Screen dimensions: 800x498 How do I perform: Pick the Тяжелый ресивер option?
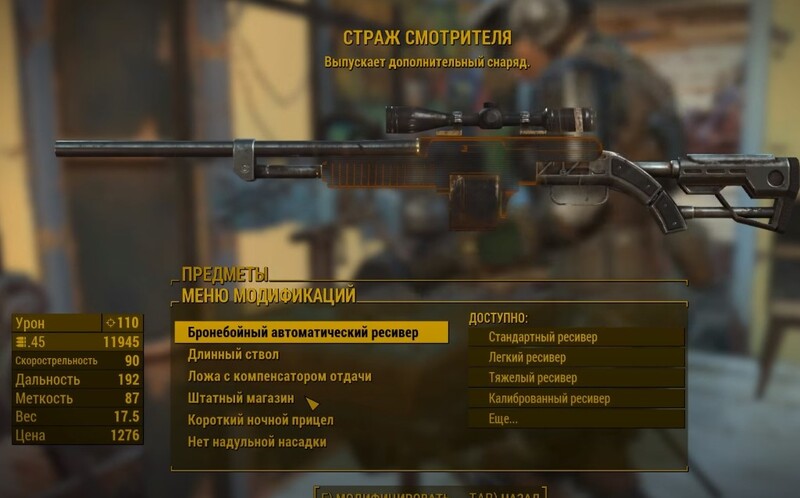pos(532,378)
